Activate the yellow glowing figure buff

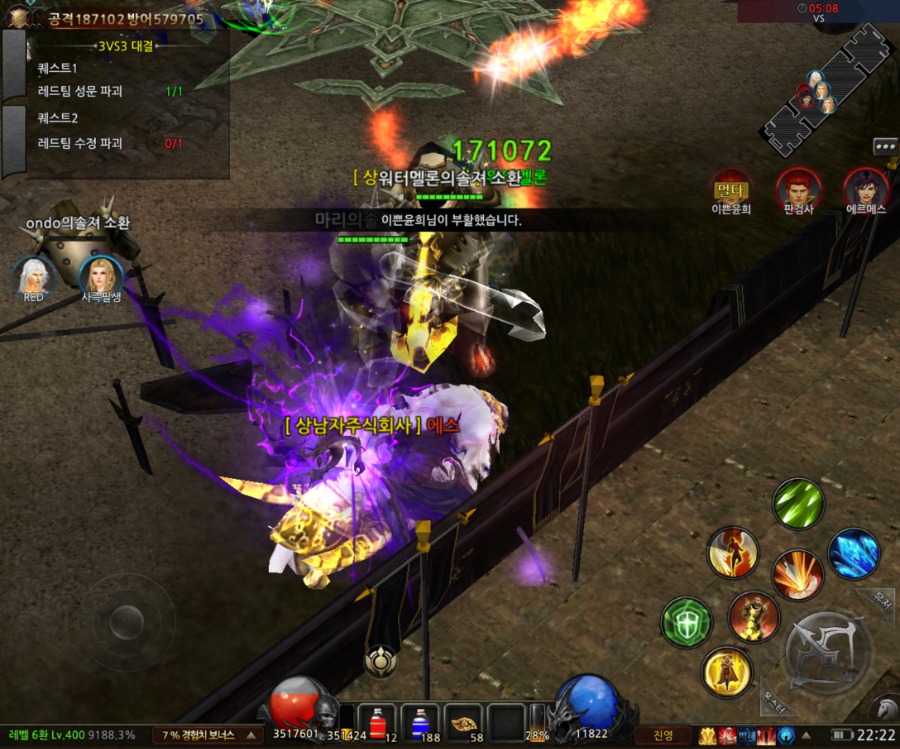[x=727, y=672]
